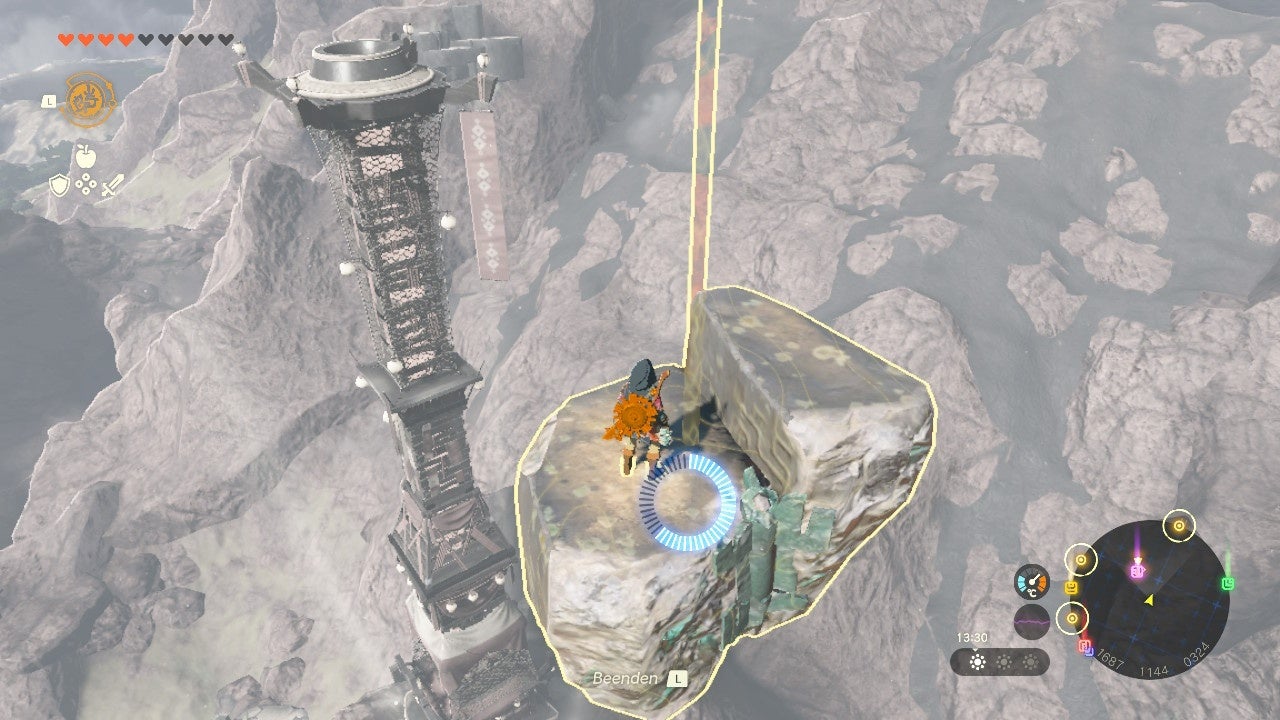Click the purple noise meter icon
Image resolution: width=1280 pixels, height=720 pixels.
(1031, 620)
